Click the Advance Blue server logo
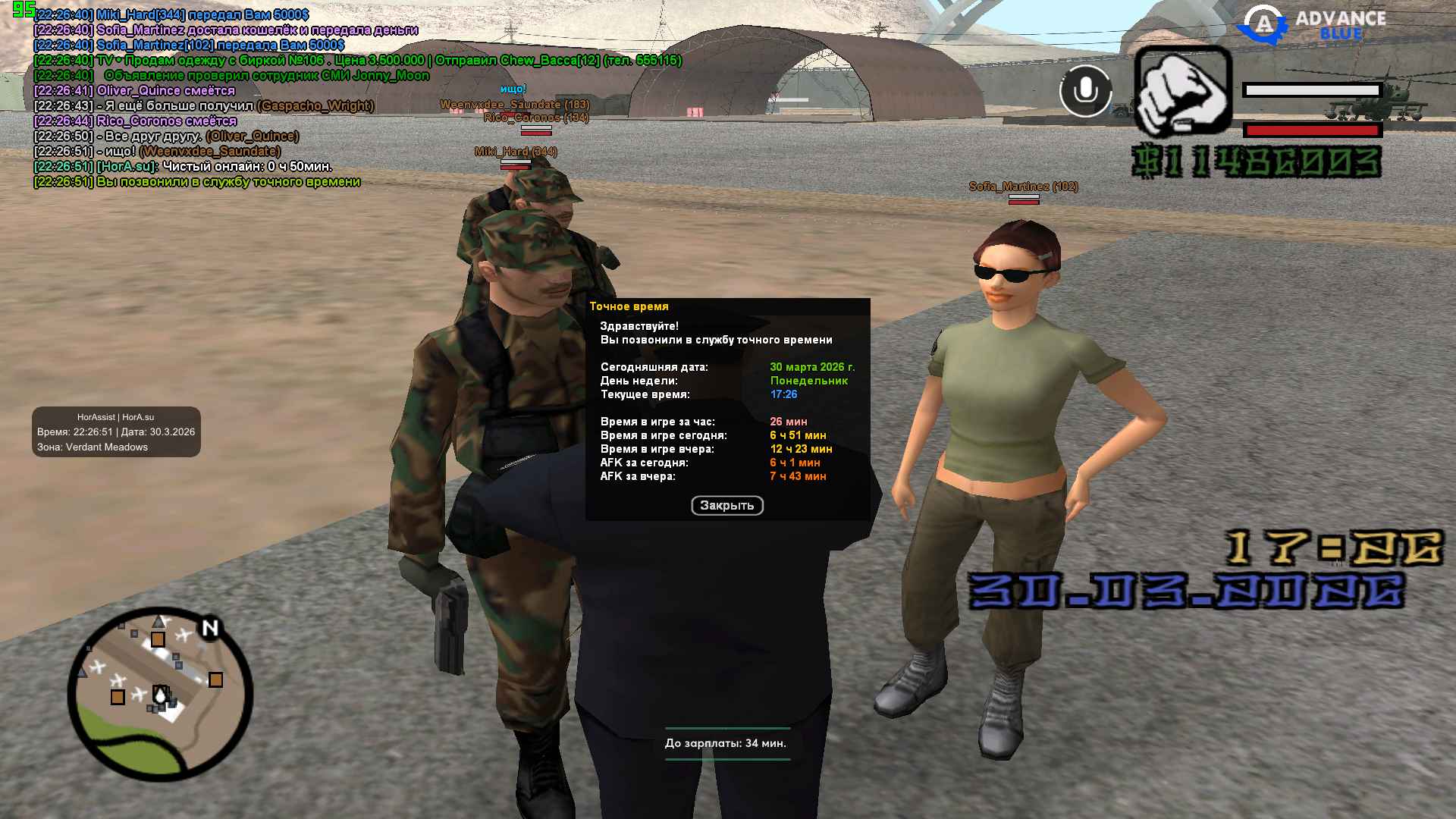 (x=1312, y=25)
